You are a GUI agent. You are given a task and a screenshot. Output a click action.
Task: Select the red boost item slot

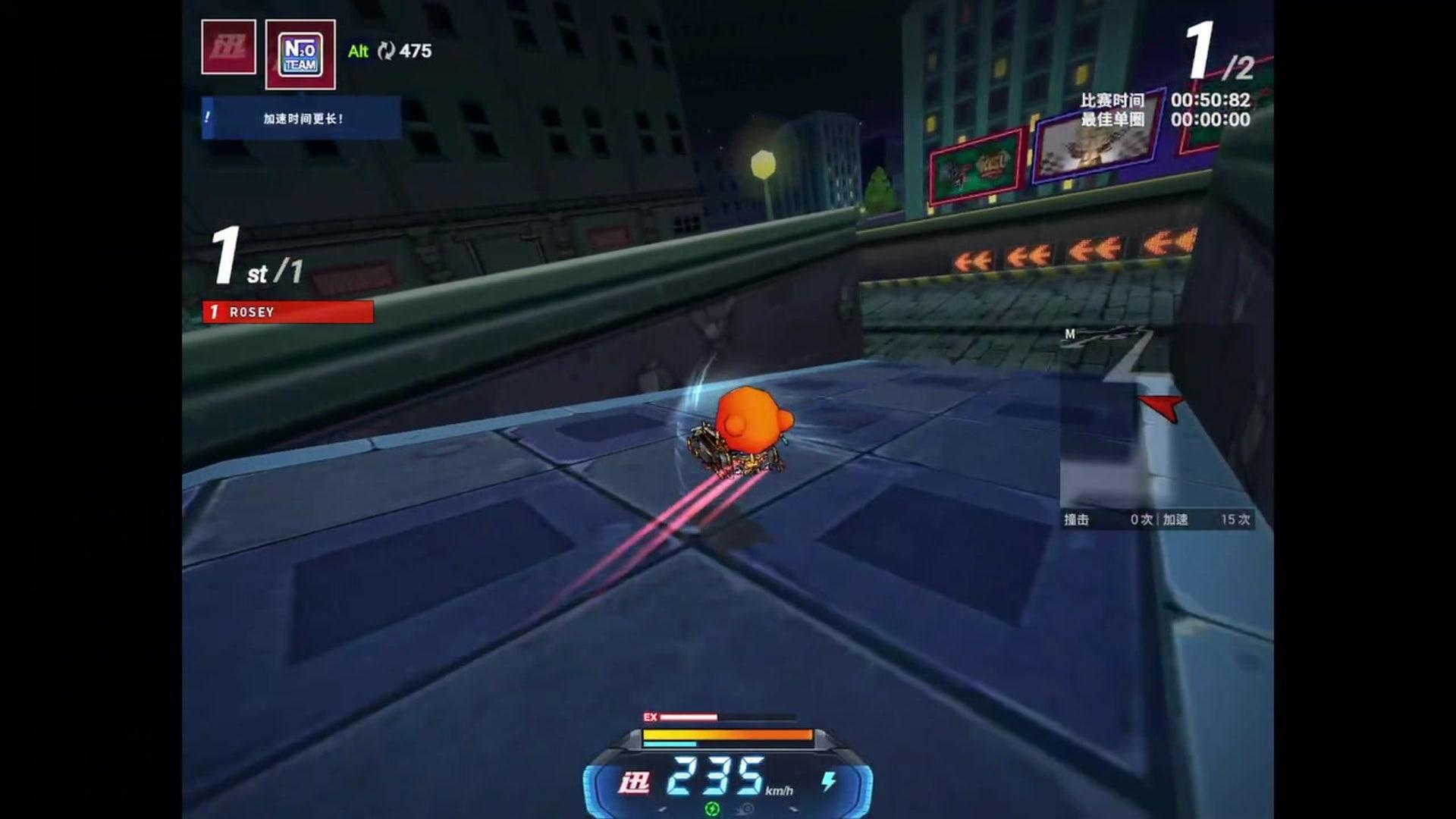pyautogui.click(x=228, y=47)
